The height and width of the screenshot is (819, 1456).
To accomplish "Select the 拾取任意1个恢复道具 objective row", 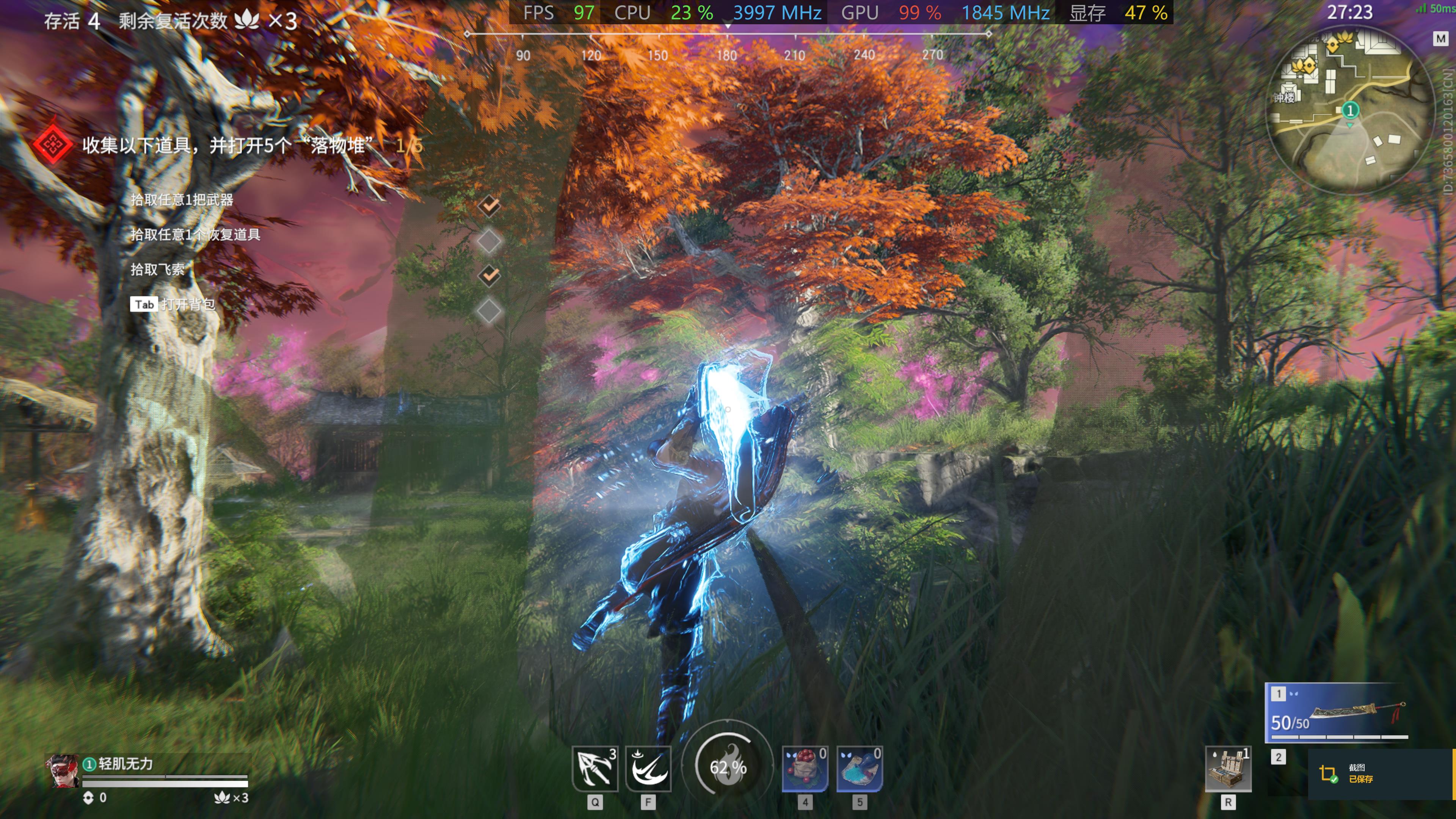I will (x=195, y=235).
